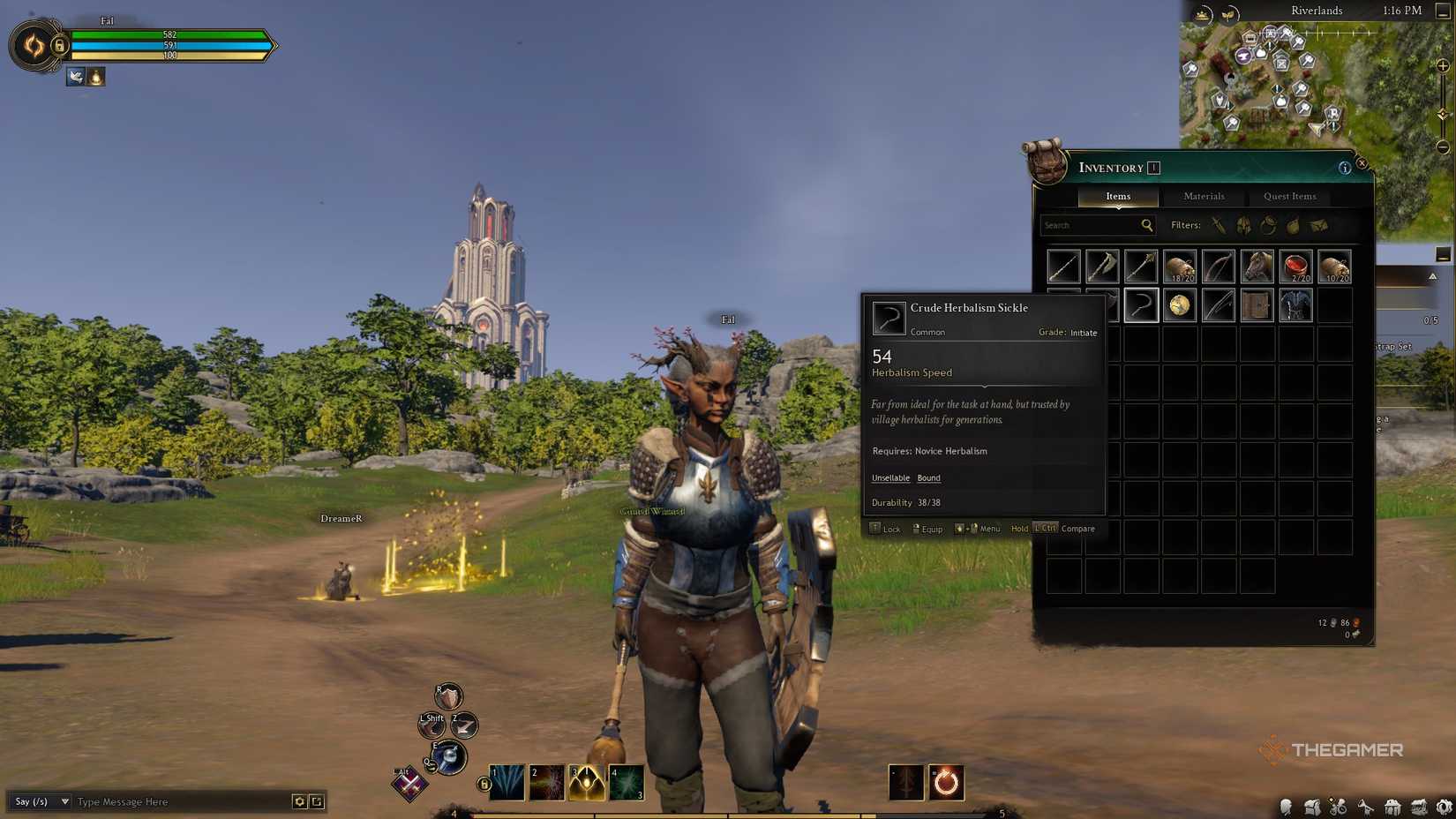
Task: Click the chat settings gear near message box
Action: 301,801
